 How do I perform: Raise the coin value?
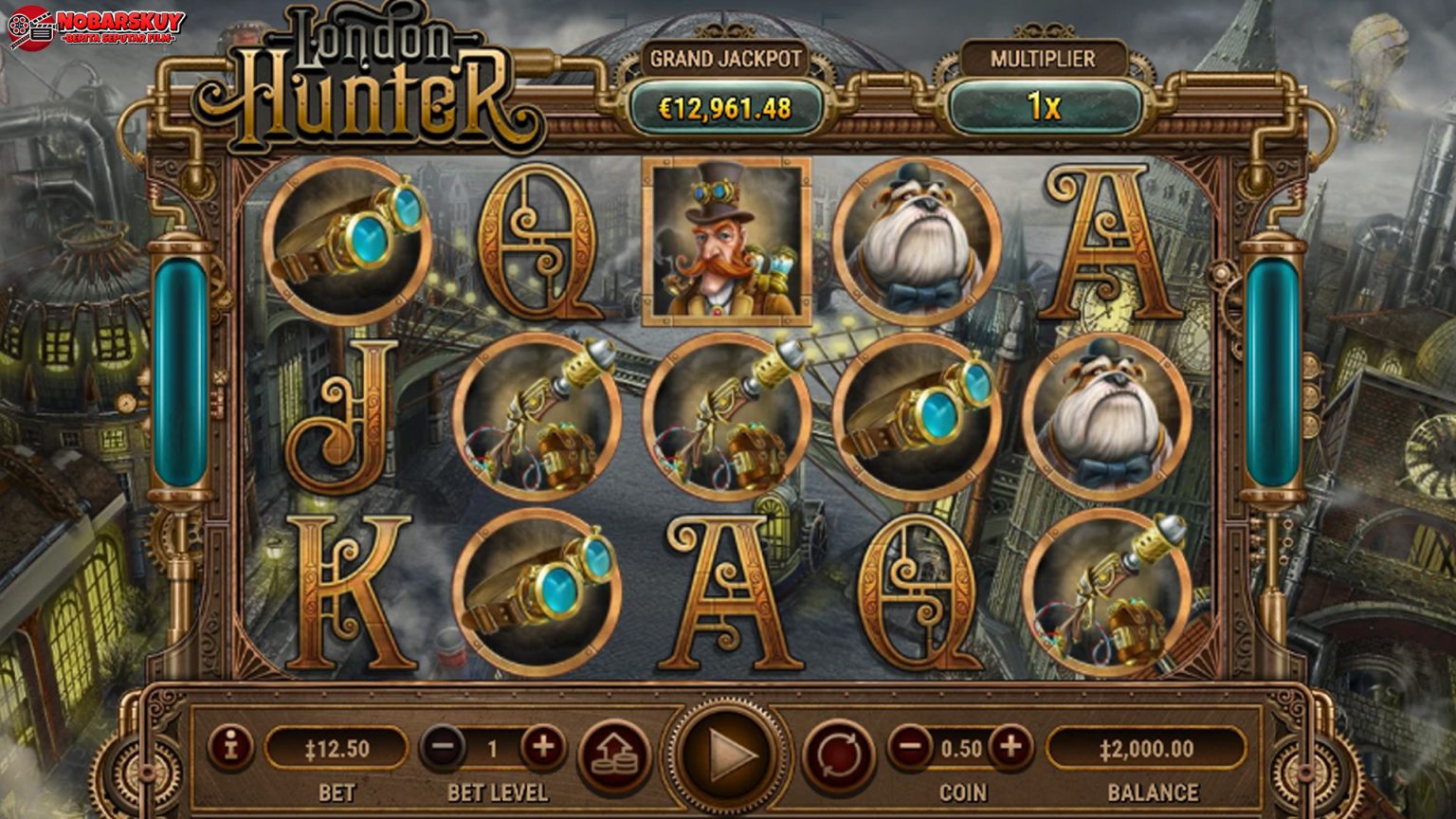click(1010, 748)
